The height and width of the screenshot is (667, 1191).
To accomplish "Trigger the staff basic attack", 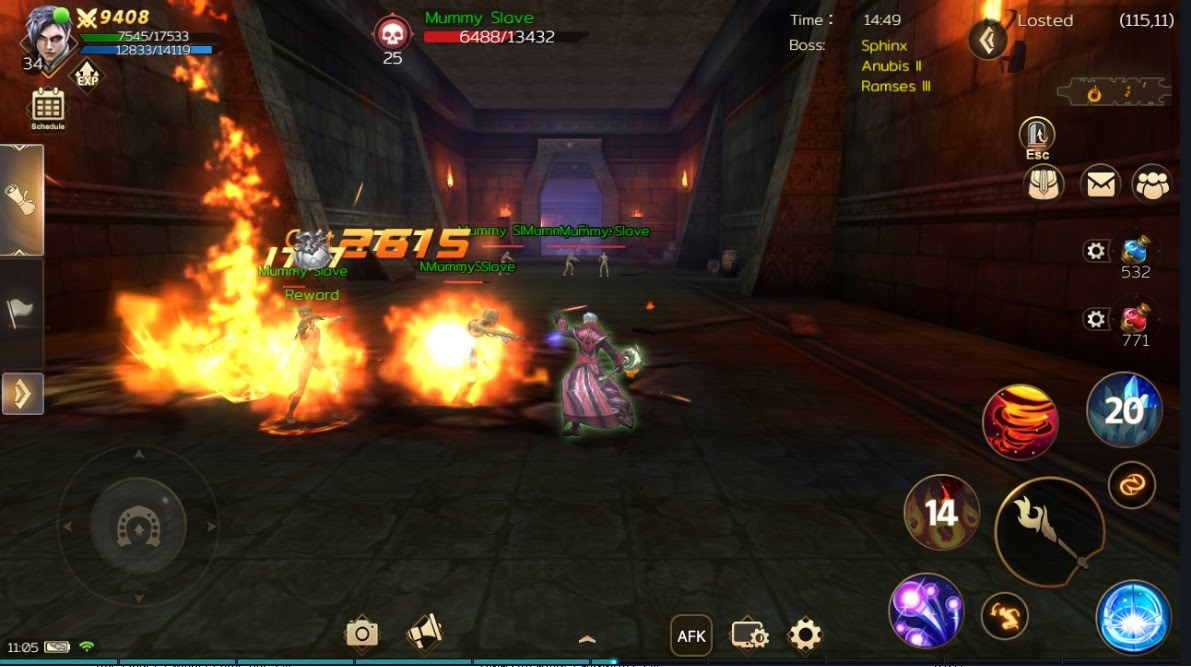I will pos(1049,532).
